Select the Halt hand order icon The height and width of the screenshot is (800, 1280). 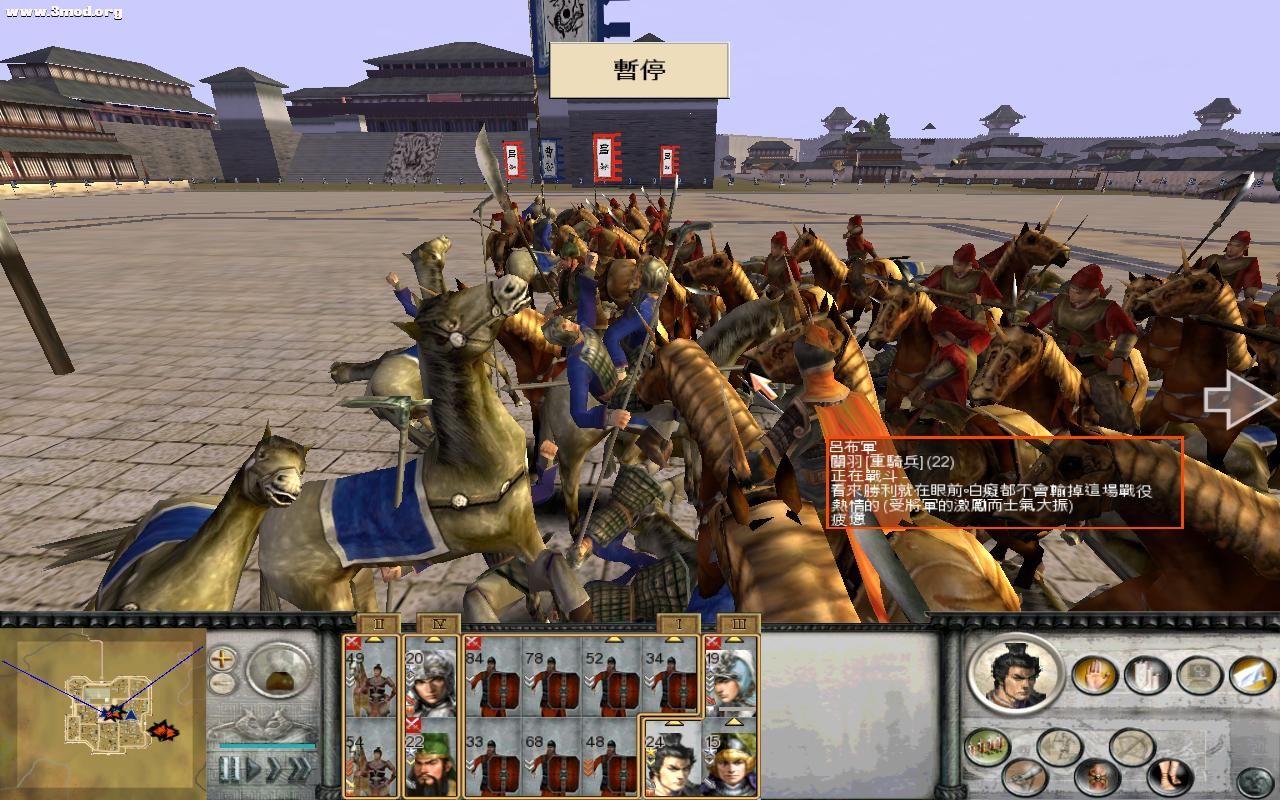click(1095, 675)
